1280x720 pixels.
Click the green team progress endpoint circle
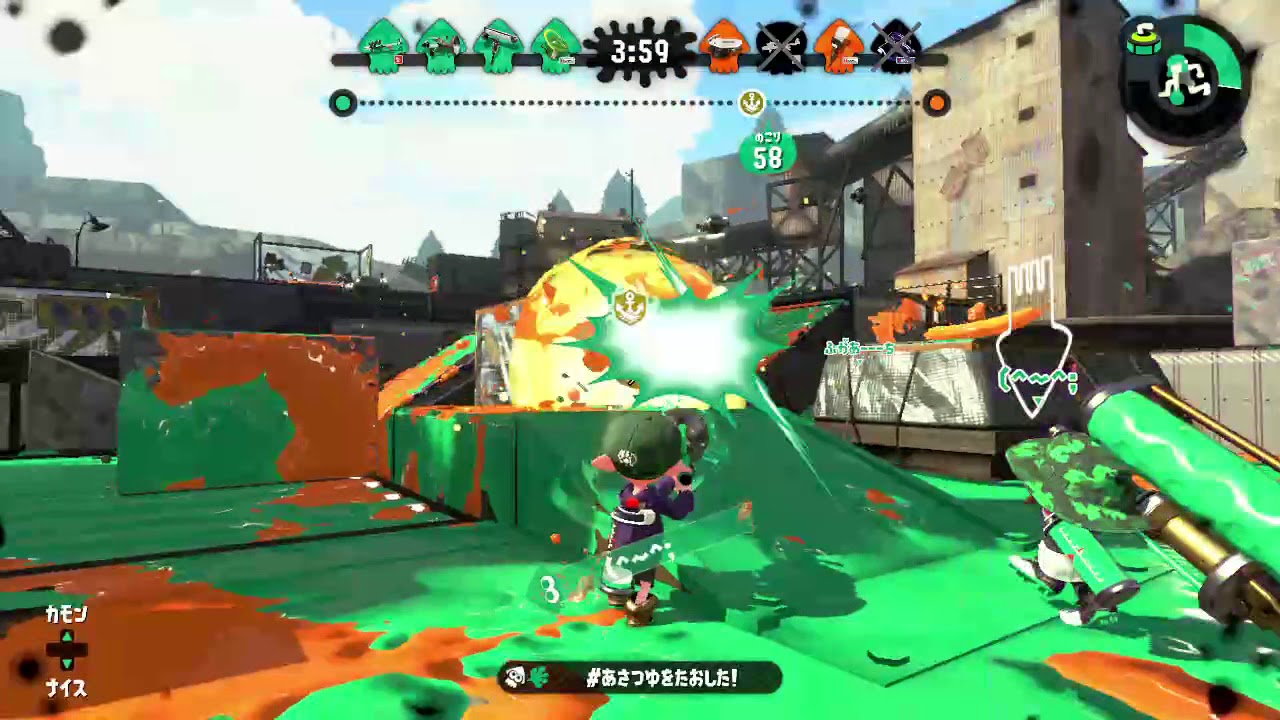coord(343,102)
